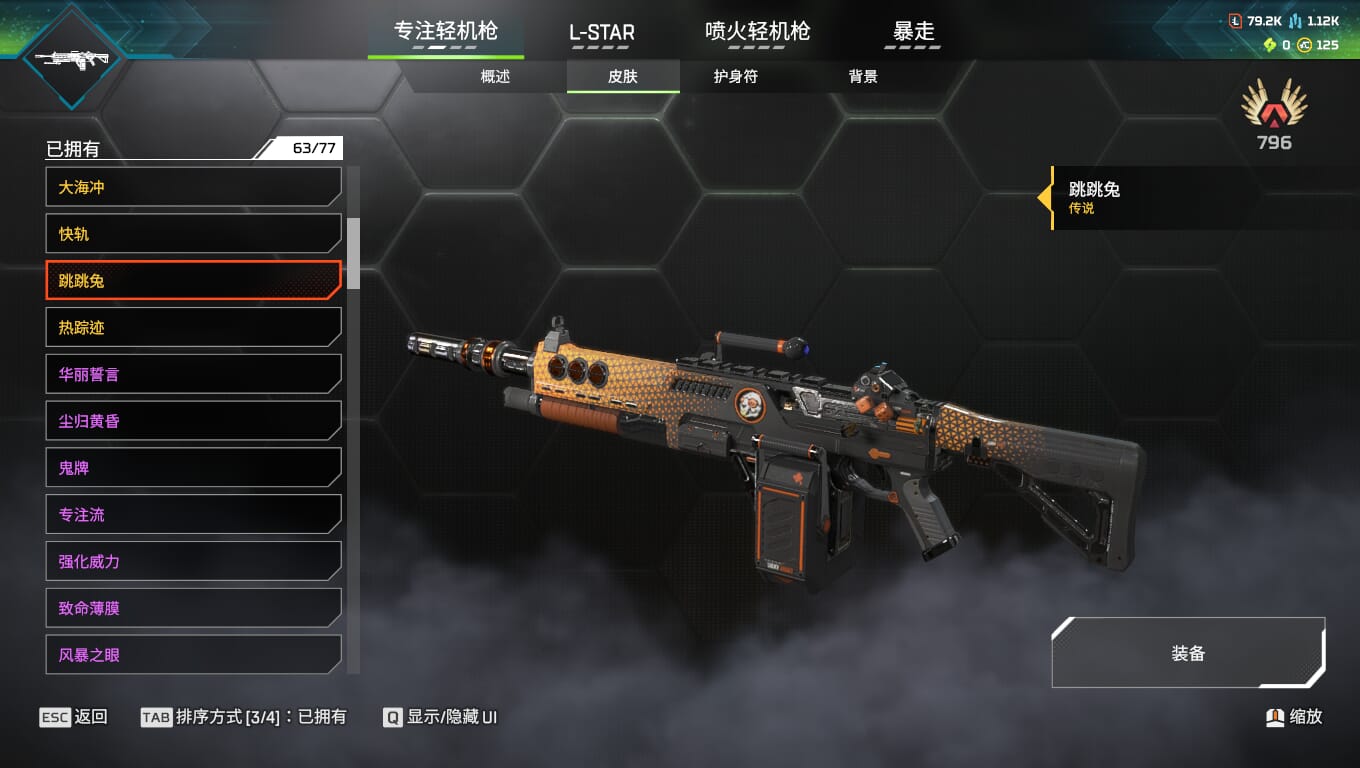Screen dimensions: 1360x768
Task: Click the 返回 back button
Action: tap(74, 717)
